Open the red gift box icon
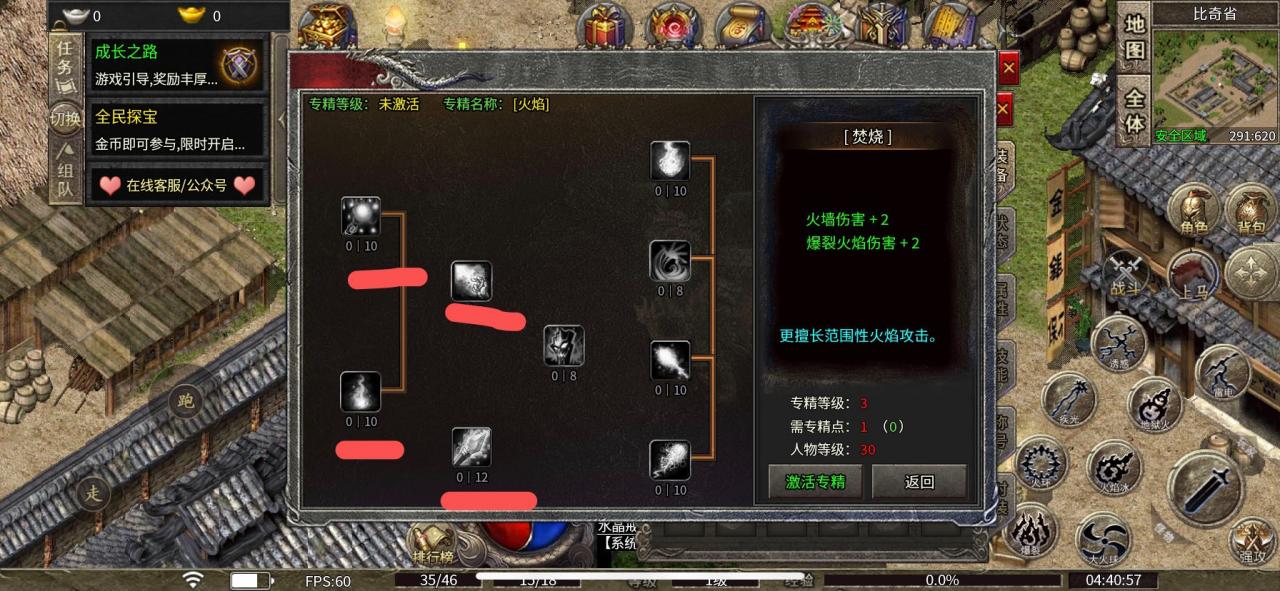This screenshot has width=1280, height=591. pyautogui.click(x=603, y=27)
